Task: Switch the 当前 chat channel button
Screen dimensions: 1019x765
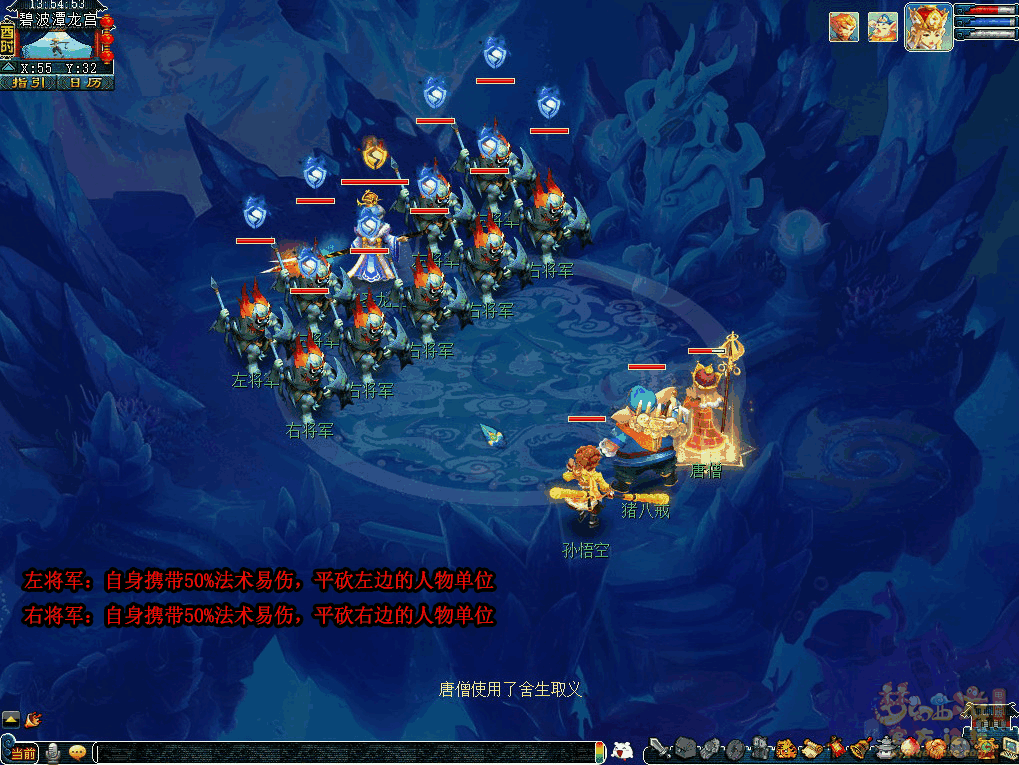Action: click(21, 752)
